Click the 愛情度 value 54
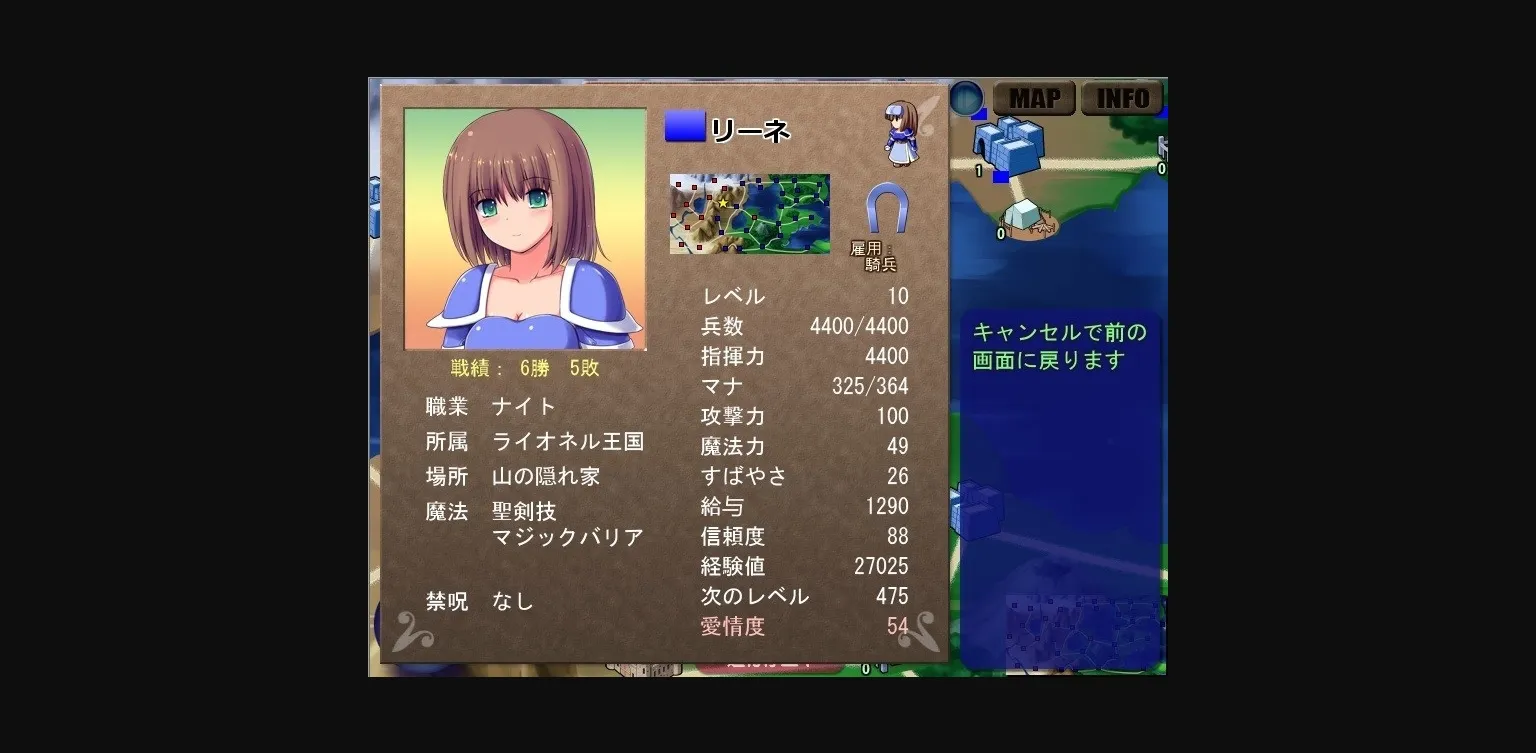This screenshot has height=753, width=1536. pos(898,626)
